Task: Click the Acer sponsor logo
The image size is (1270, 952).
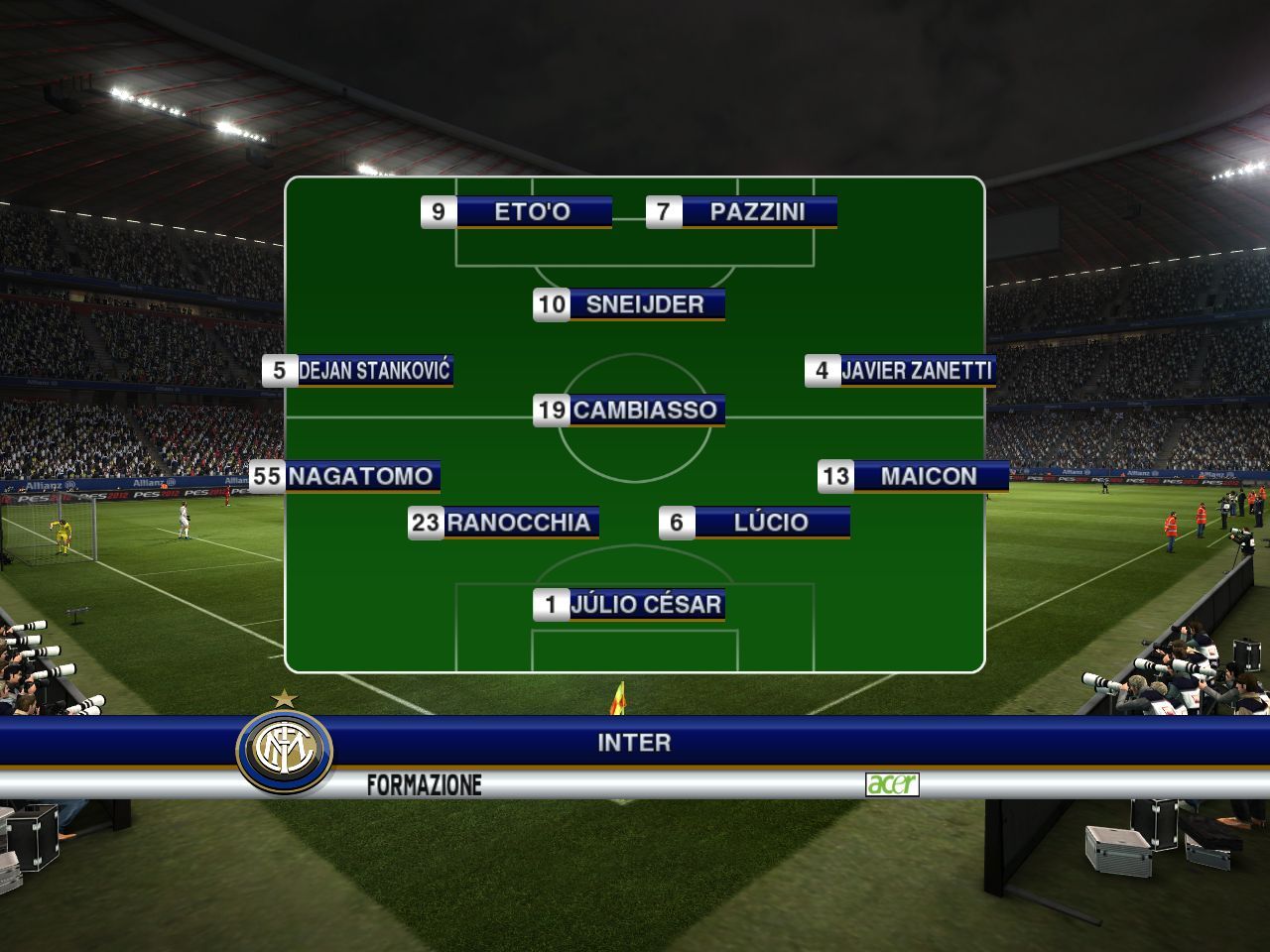Action: coord(892,784)
